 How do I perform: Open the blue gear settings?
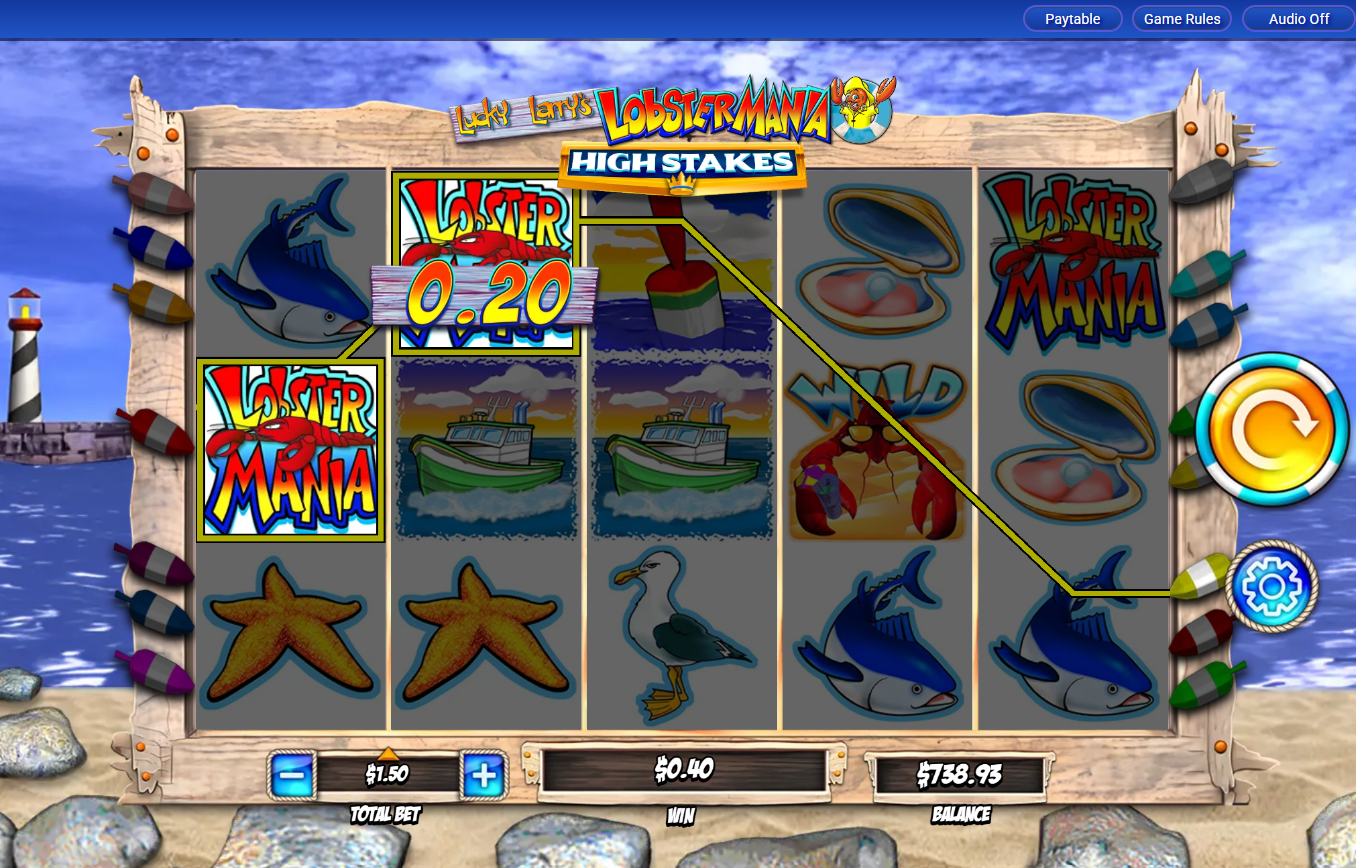[x=1272, y=587]
